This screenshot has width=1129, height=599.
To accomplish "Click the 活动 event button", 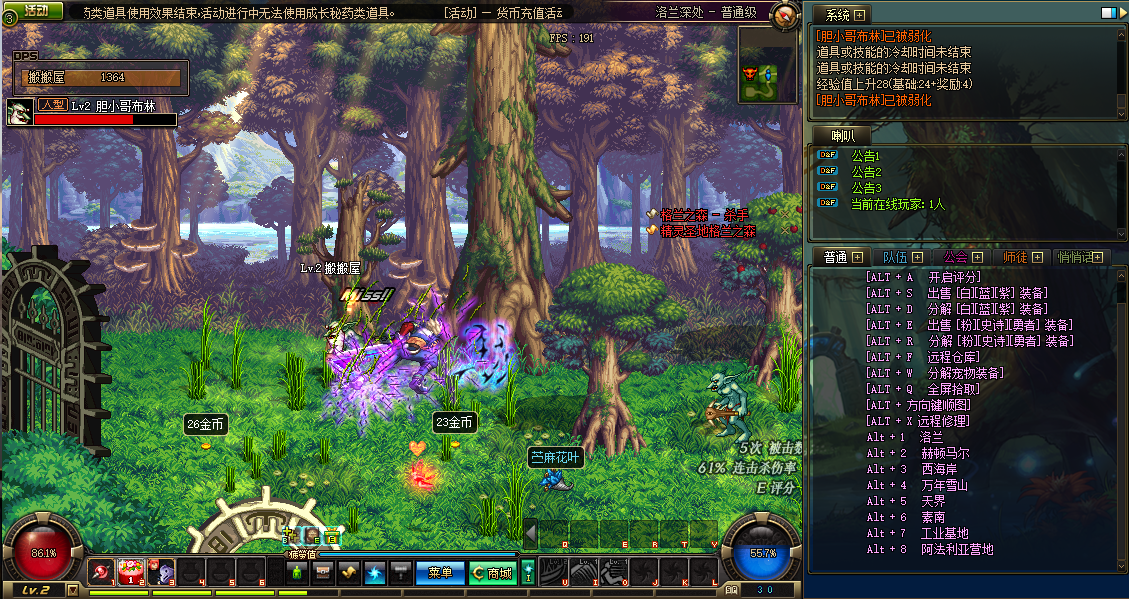I will pyautogui.click(x=35, y=11).
